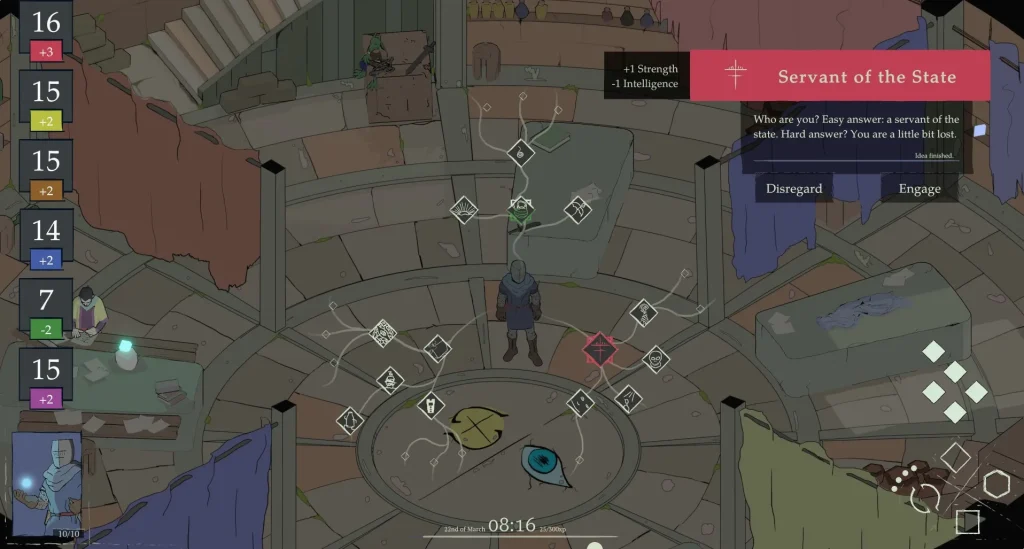The height and width of the screenshot is (549, 1024).
Task: Open the character portrait panel
Action: (46, 485)
